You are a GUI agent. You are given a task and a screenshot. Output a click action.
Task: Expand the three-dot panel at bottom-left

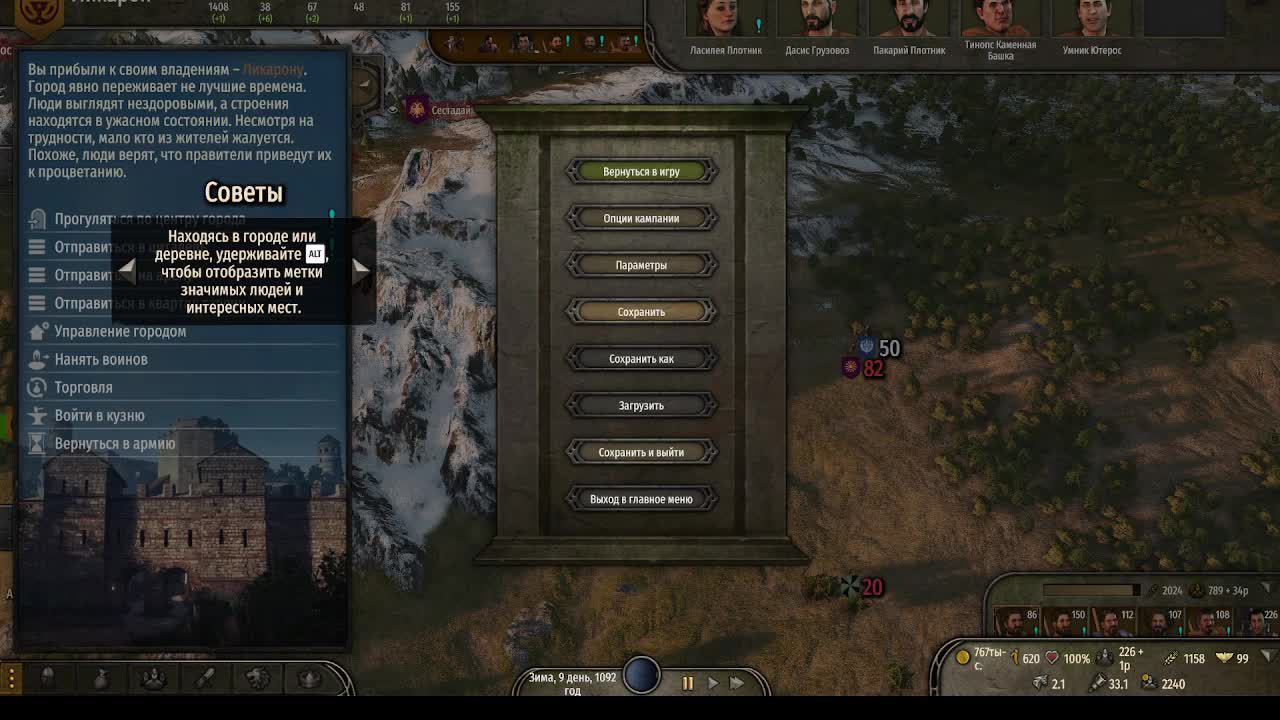point(11,676)
